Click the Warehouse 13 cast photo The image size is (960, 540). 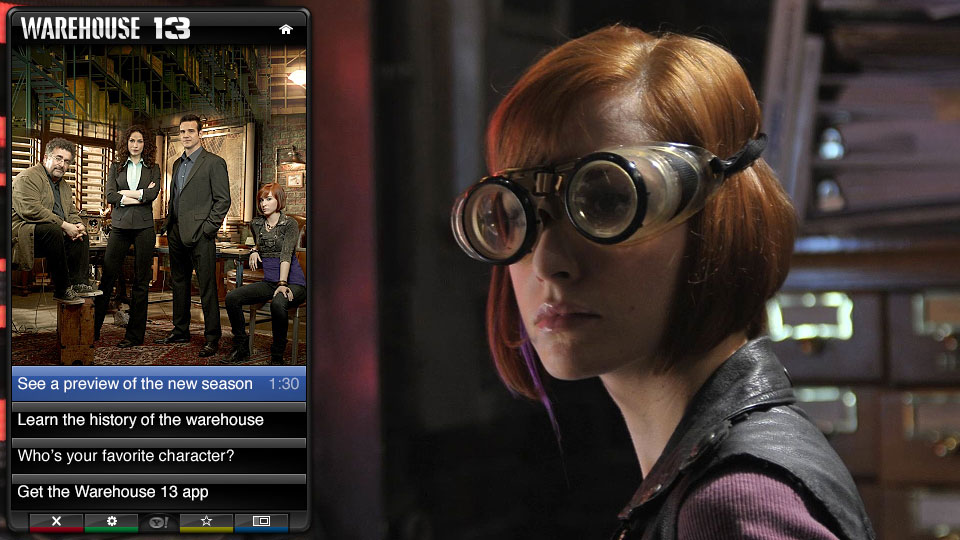pos(159,205)
